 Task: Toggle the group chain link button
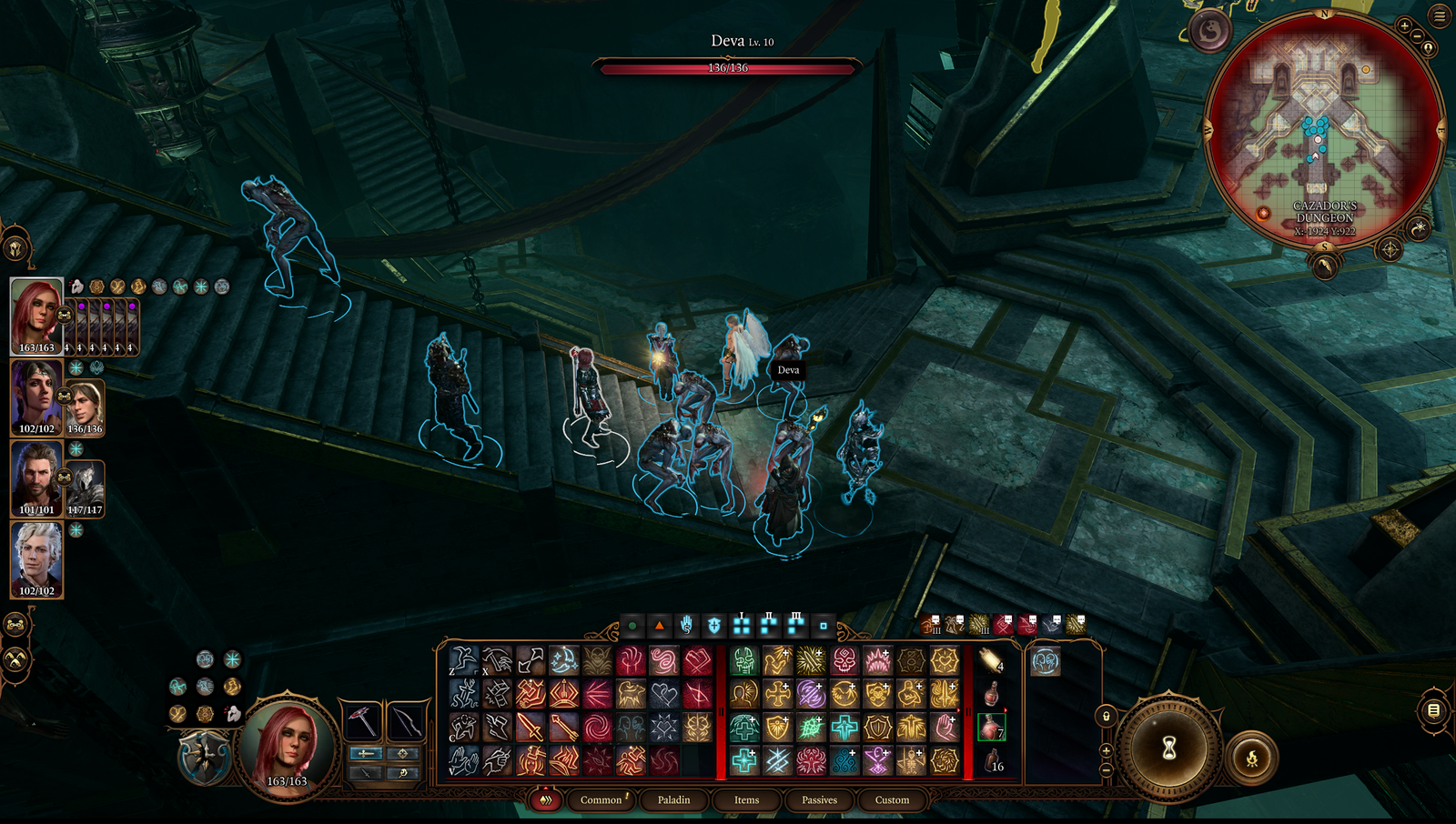point(15,624)
